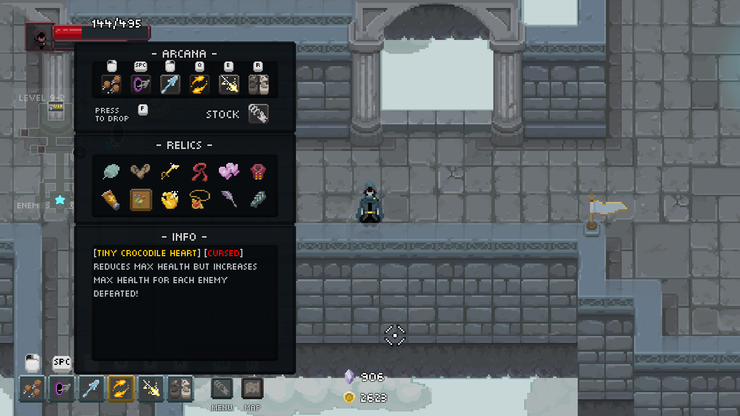Activate the golden swirl arcana in the bottom hotbar
This screenshot has height=416, width=740.
(121, 388)
